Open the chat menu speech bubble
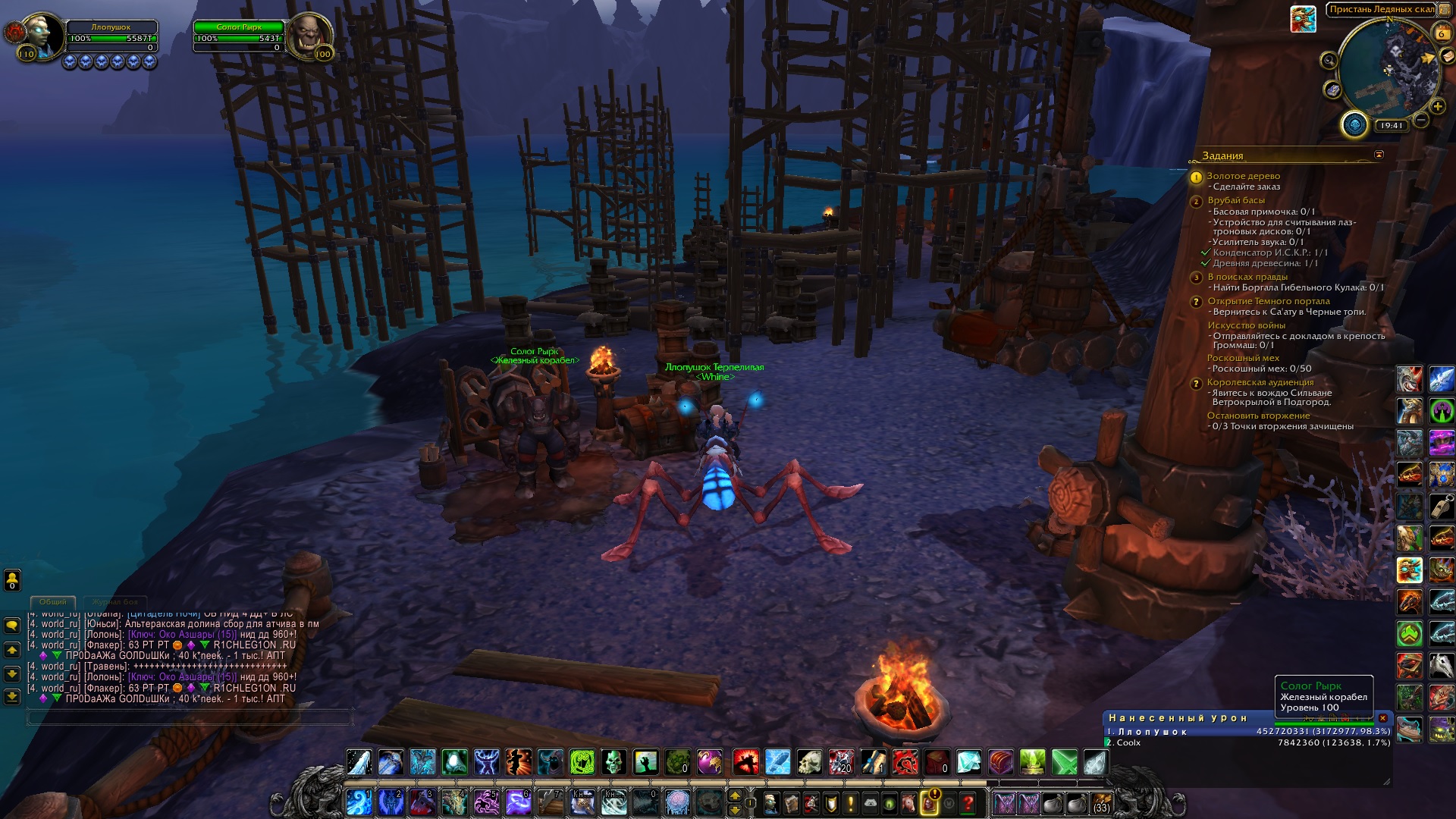This screenshot has height=819, width=1456. point(12,626)
